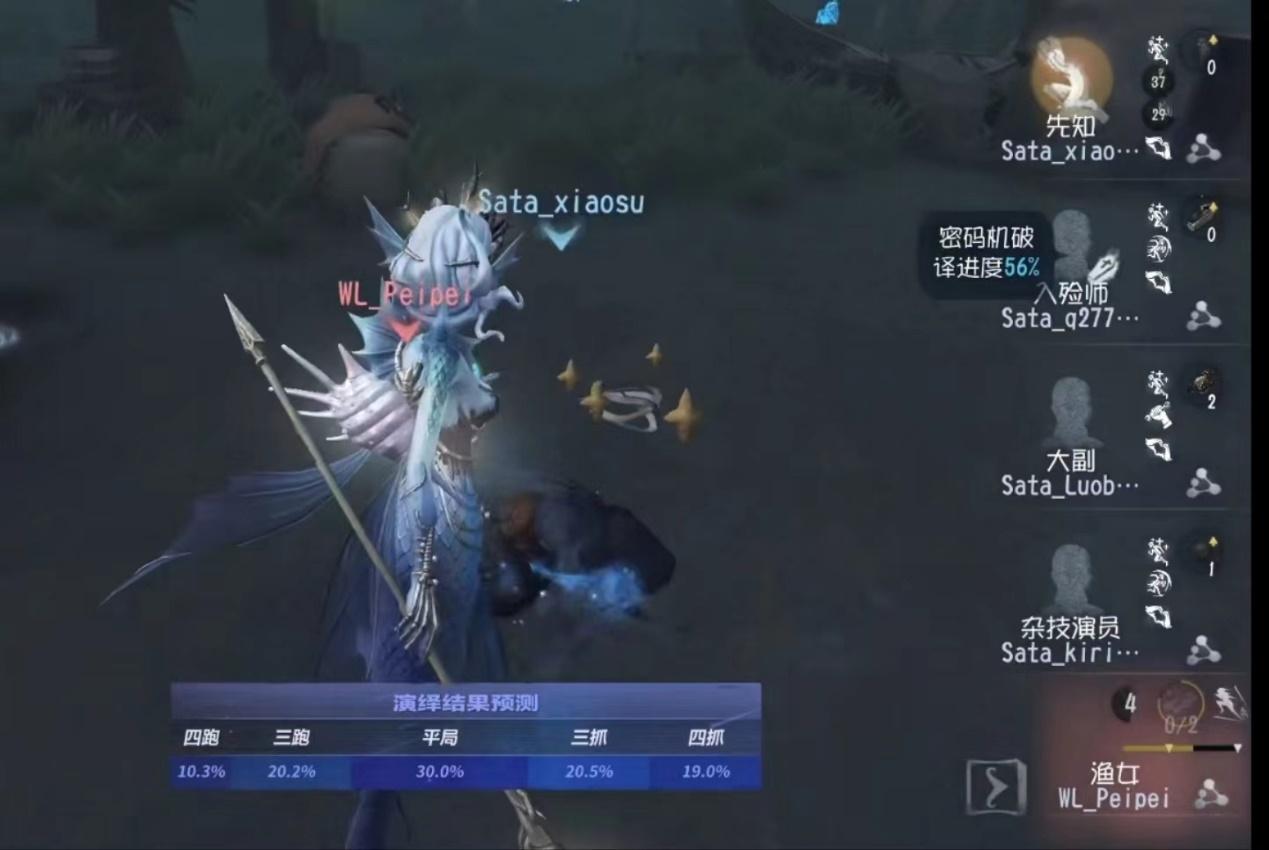Select the 三跑 20.2% prediction segment
The image size is (1269, 850).
(x=291, y=772)
